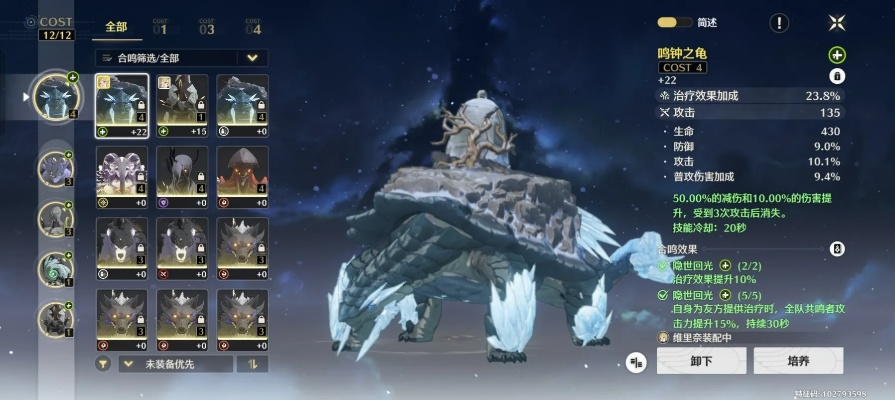
Task: Filter echoes by COST 01 tab
Action: coord(160,27)
